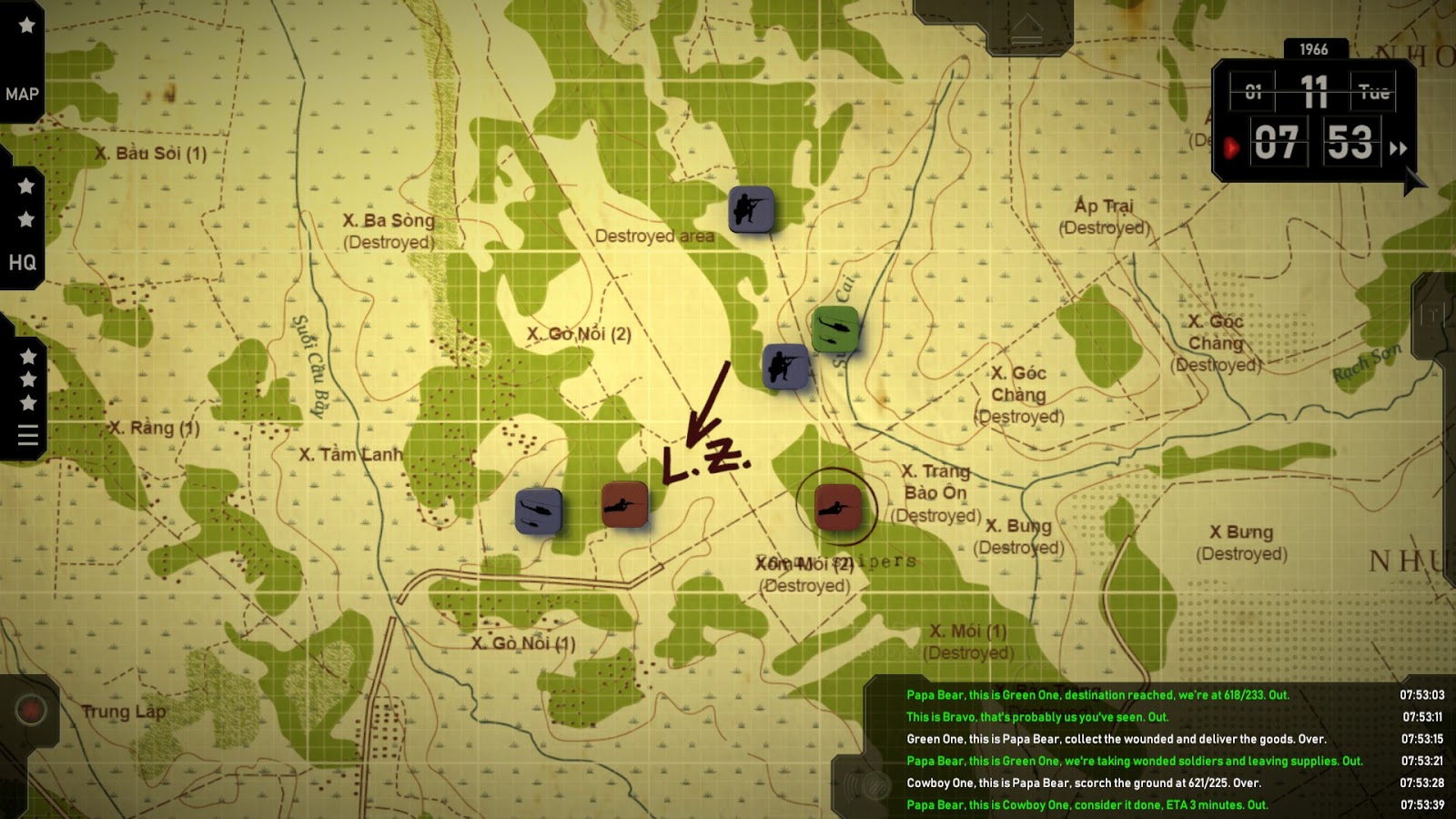Select the red enemy unit west of the L.Z.
The height and width of the screenshot is (819, 1456).
point(625,506)
